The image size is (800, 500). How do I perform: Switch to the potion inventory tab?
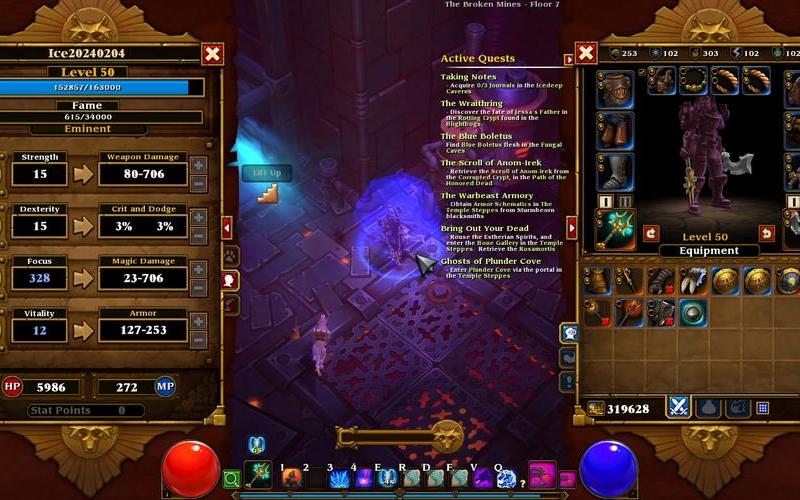tap(709, 407)
